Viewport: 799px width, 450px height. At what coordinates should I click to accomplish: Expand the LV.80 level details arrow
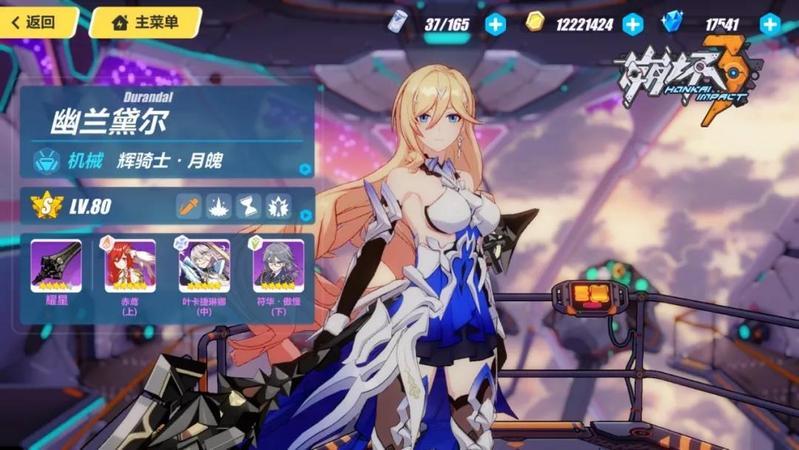[x=305, y=214]
